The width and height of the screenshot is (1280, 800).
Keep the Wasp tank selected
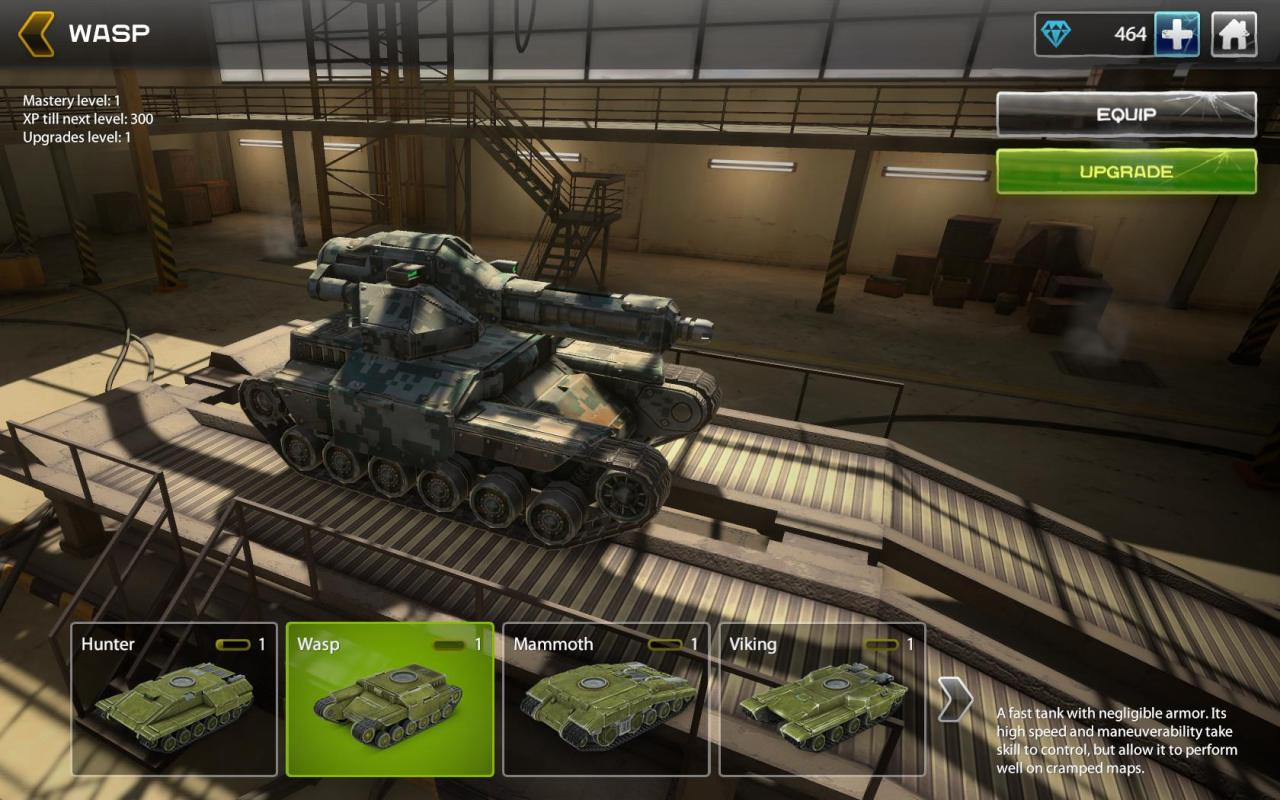[x=391, y=700]
